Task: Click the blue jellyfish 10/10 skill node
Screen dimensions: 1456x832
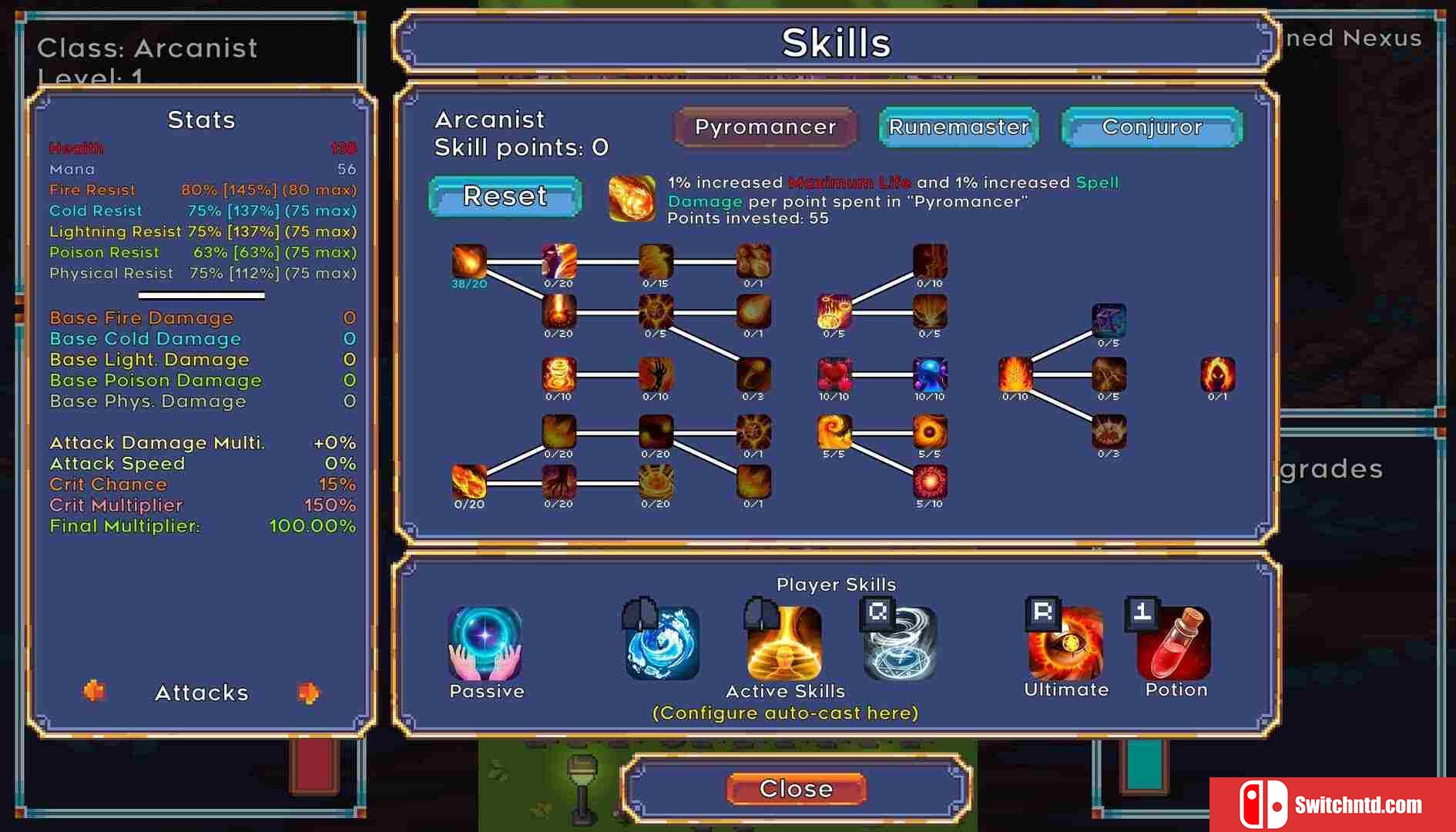Action: [930, 374]
